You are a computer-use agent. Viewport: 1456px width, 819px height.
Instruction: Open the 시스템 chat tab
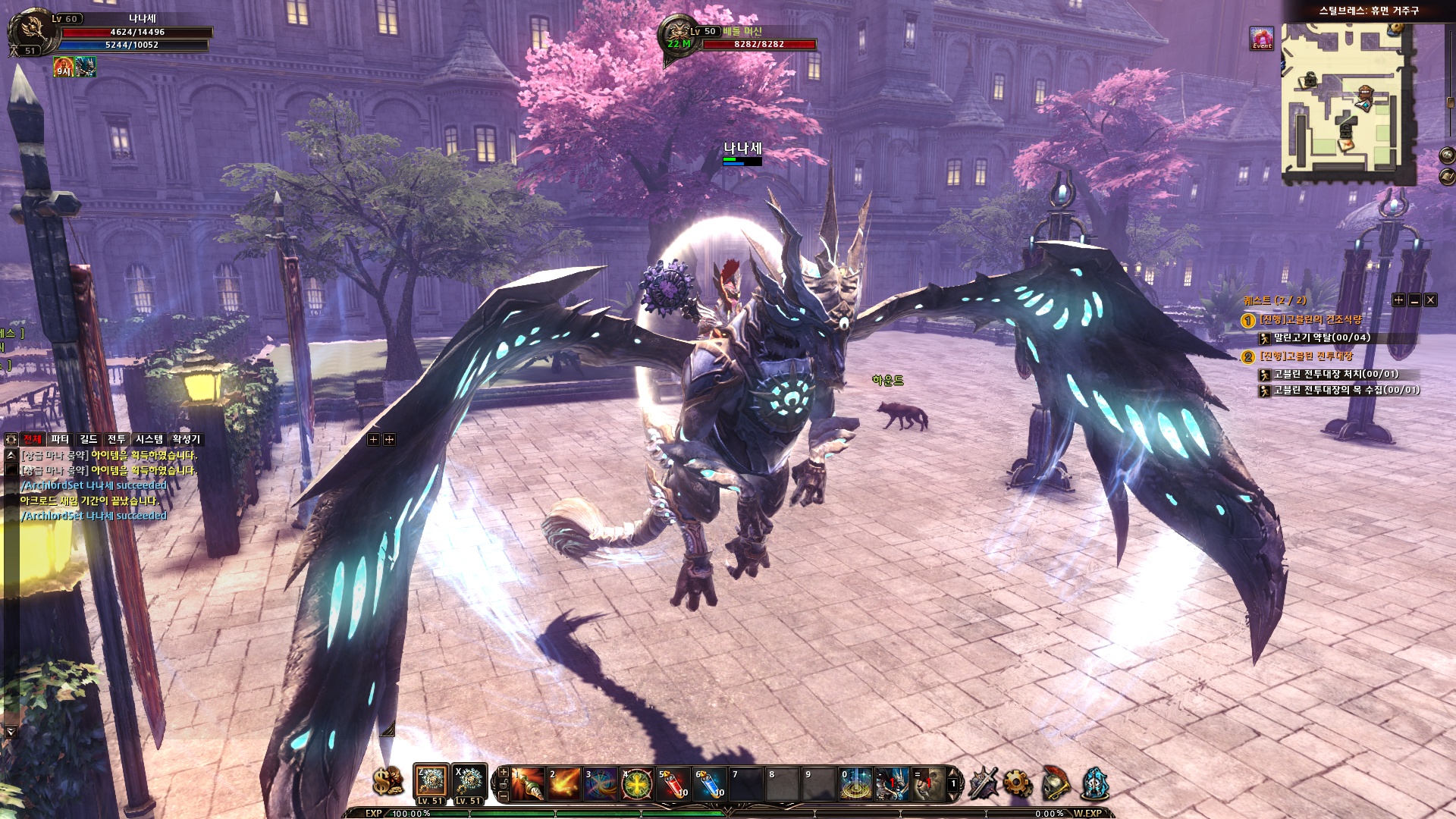point(148,440)
